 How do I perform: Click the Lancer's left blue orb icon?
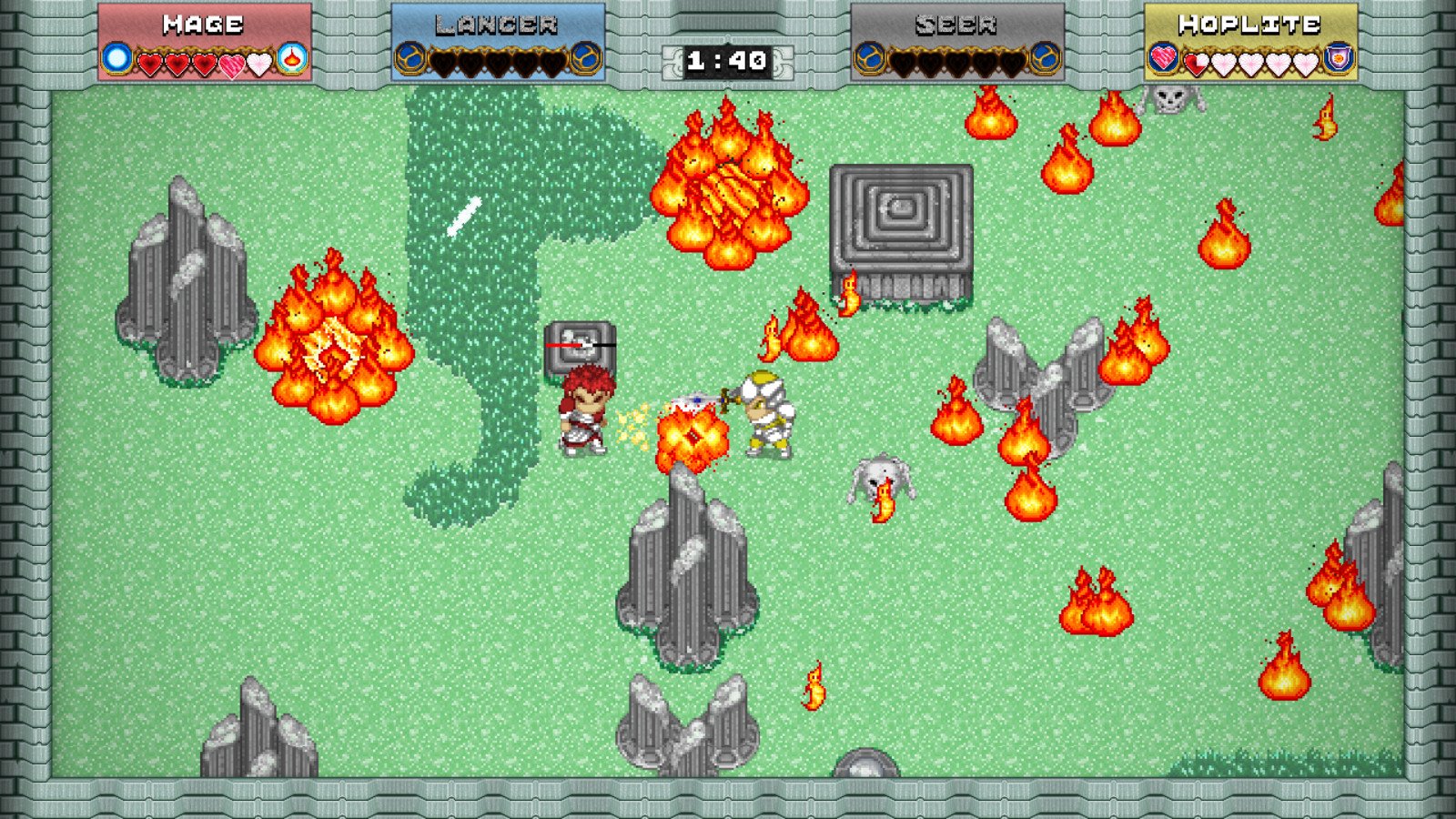[409, 60]
